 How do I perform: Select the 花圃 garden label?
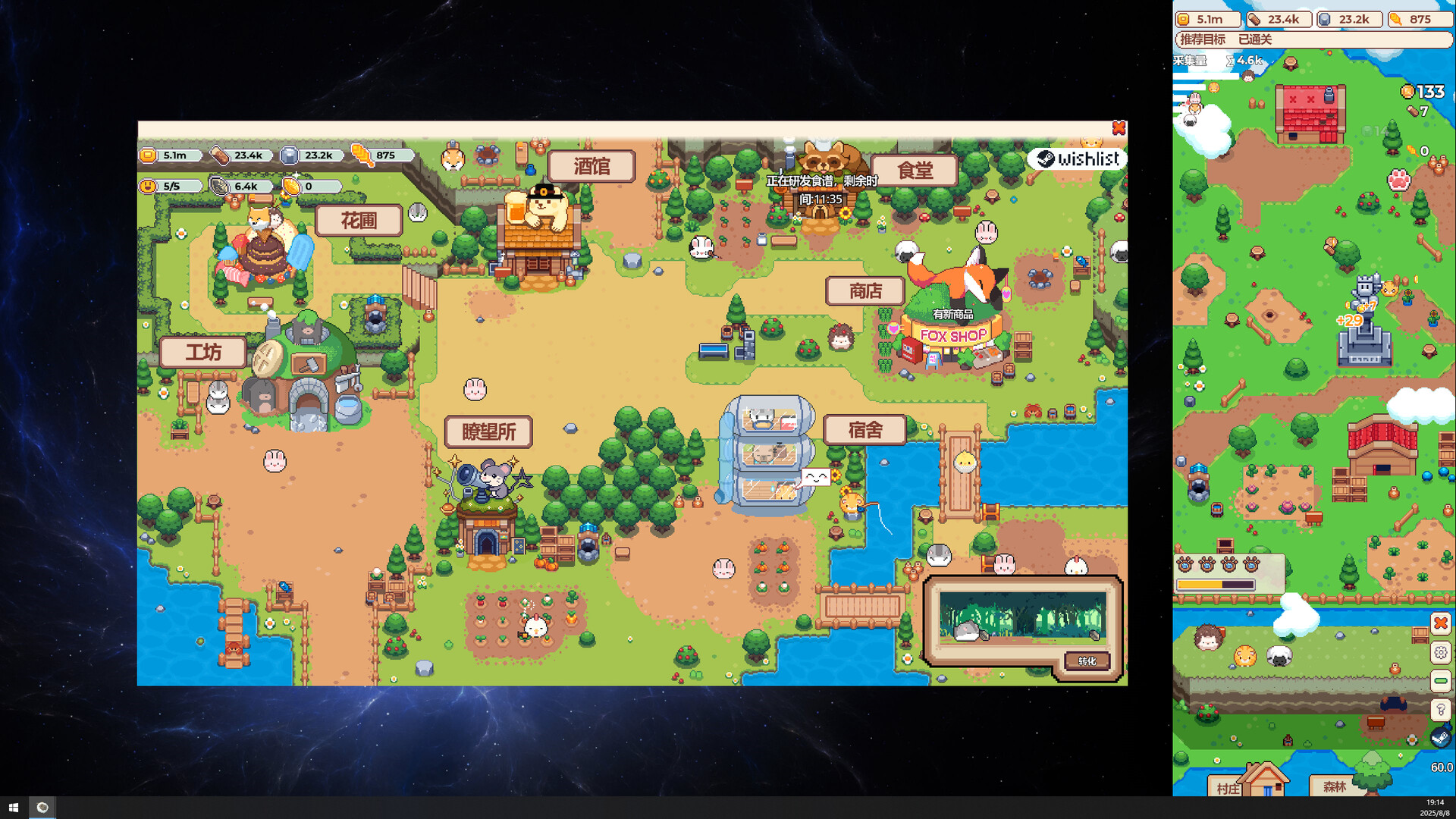[x=359, y=221]
